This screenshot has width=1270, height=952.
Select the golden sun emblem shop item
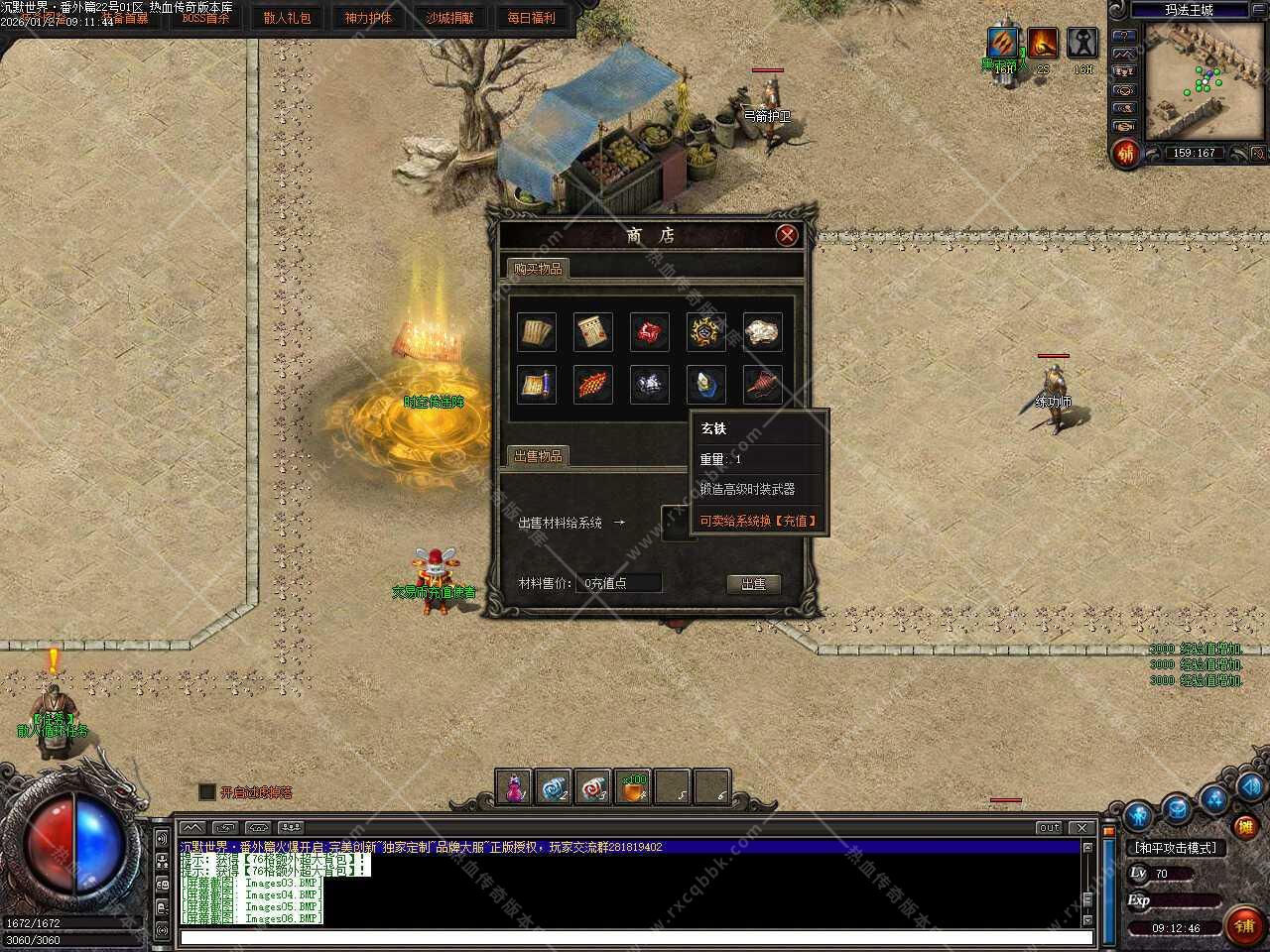705,332
